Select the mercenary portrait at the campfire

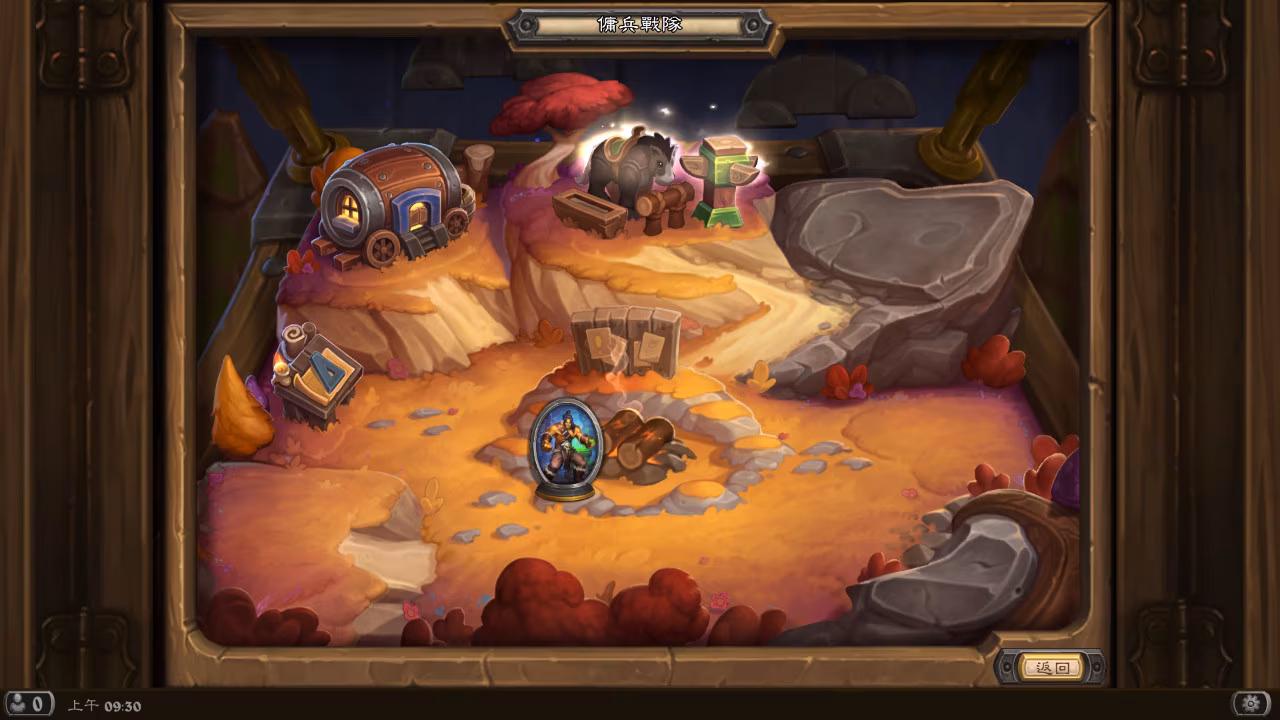566,447
